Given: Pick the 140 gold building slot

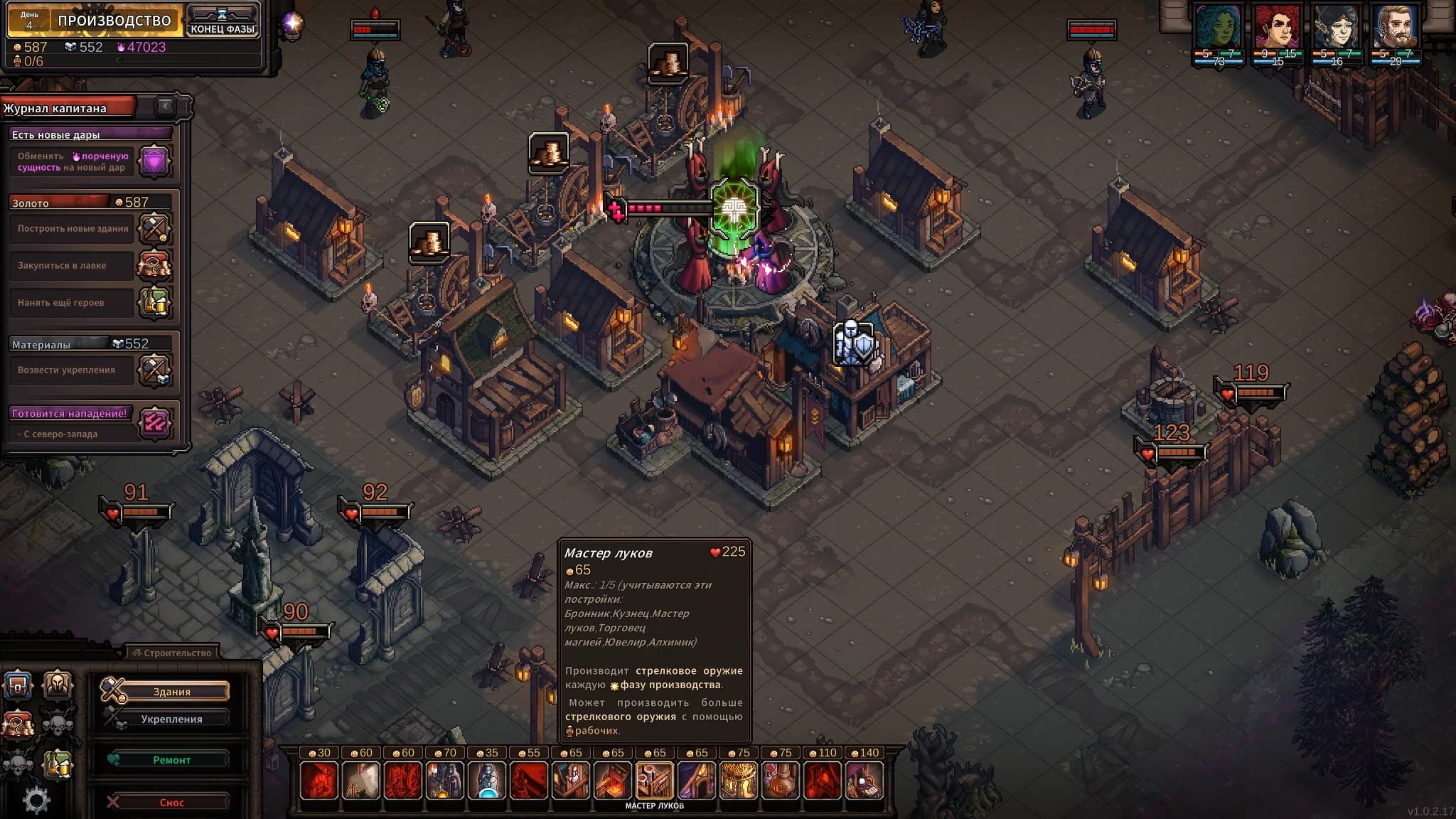Looking at the screenshot, I should tap(864, 780).
